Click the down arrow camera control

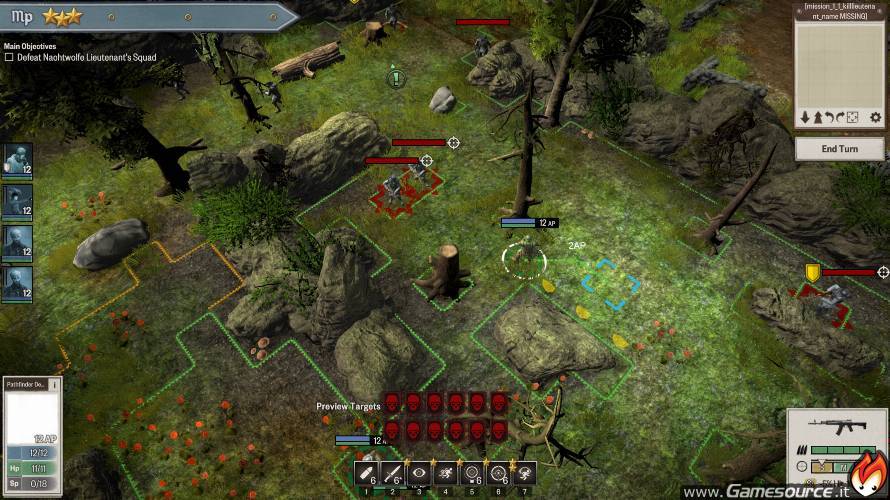point(804,118)
